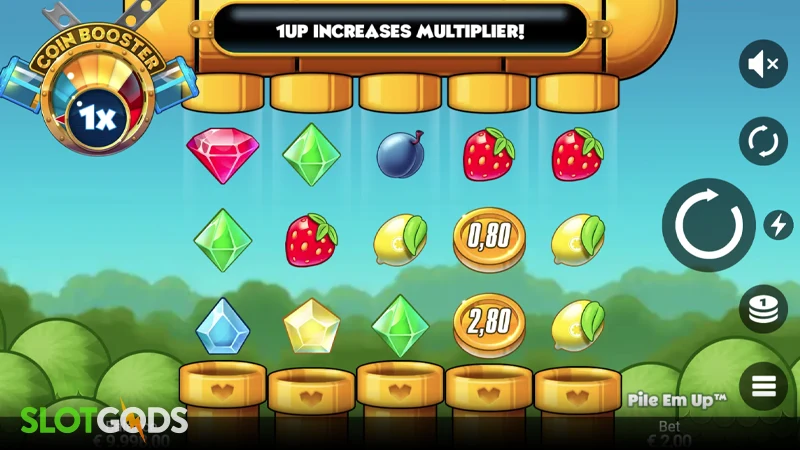The height and width of the screenshot is (450, 800).
Task: Spin the reels with the large circular arrow
Action: pos(708,225)
